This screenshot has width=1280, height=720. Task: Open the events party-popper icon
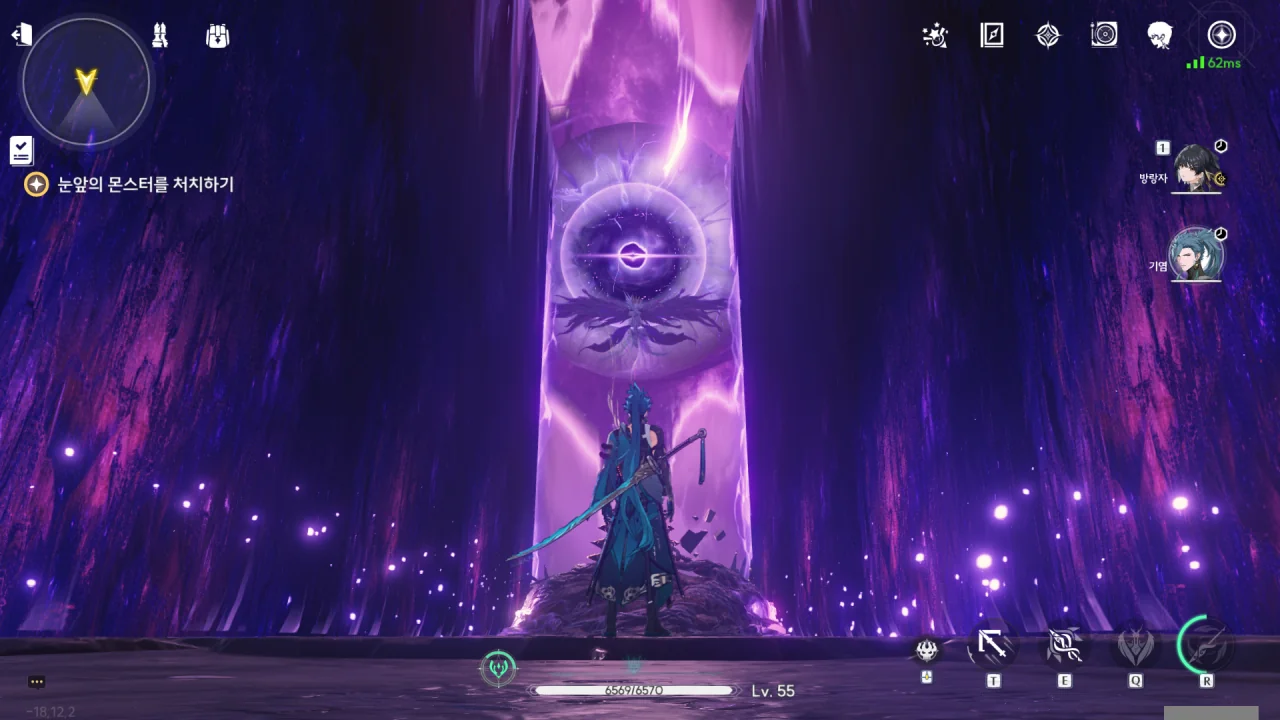[x=935, y=36]
